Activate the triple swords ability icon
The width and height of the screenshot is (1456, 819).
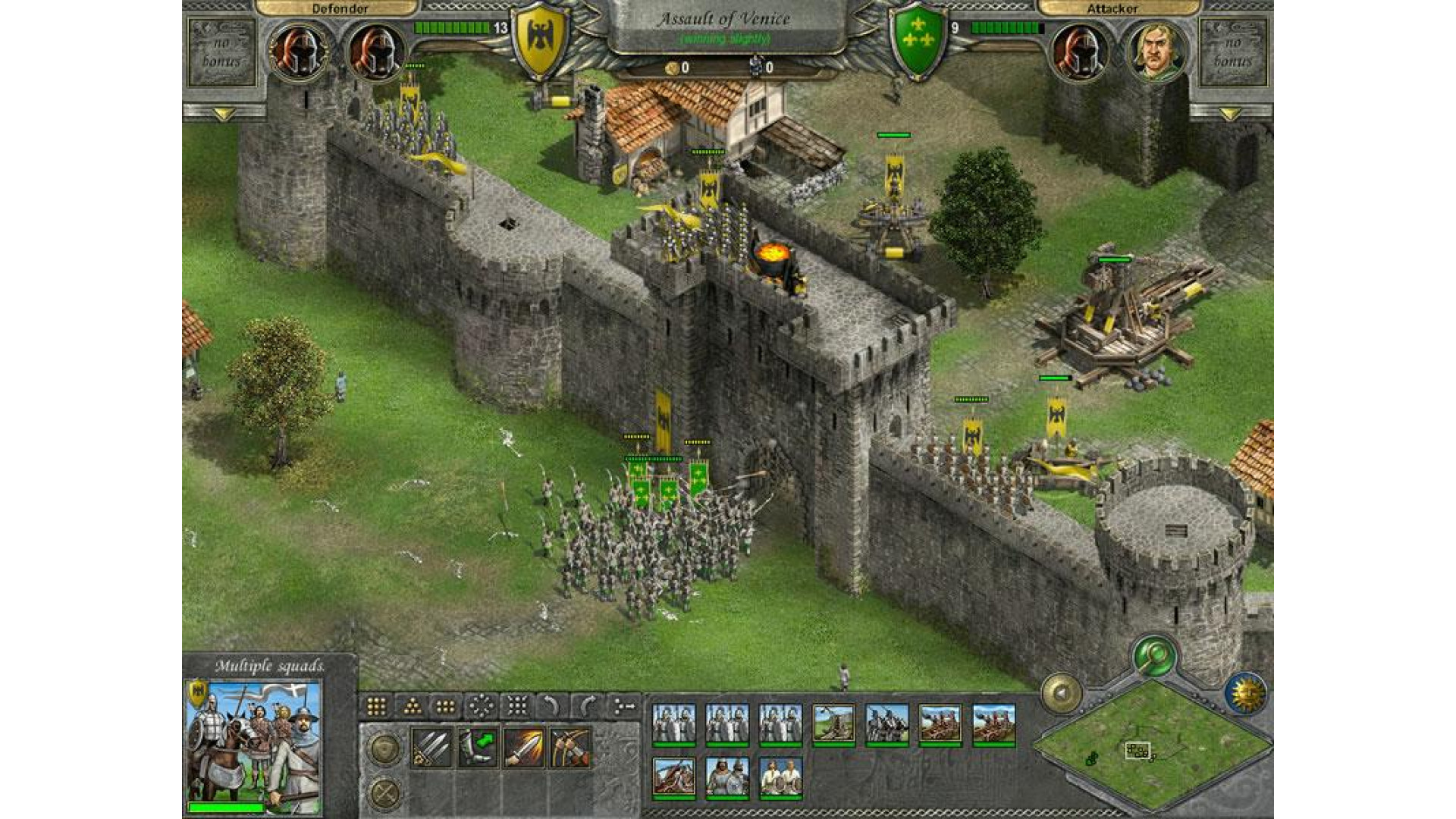[x=431, y=748]
